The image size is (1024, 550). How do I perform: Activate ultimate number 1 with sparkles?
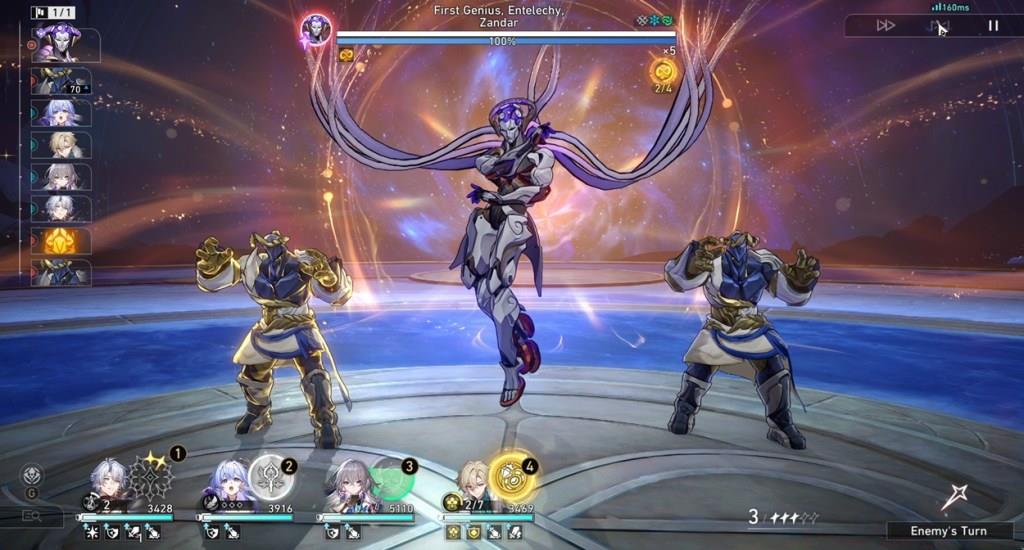click(x=152, y=477)
